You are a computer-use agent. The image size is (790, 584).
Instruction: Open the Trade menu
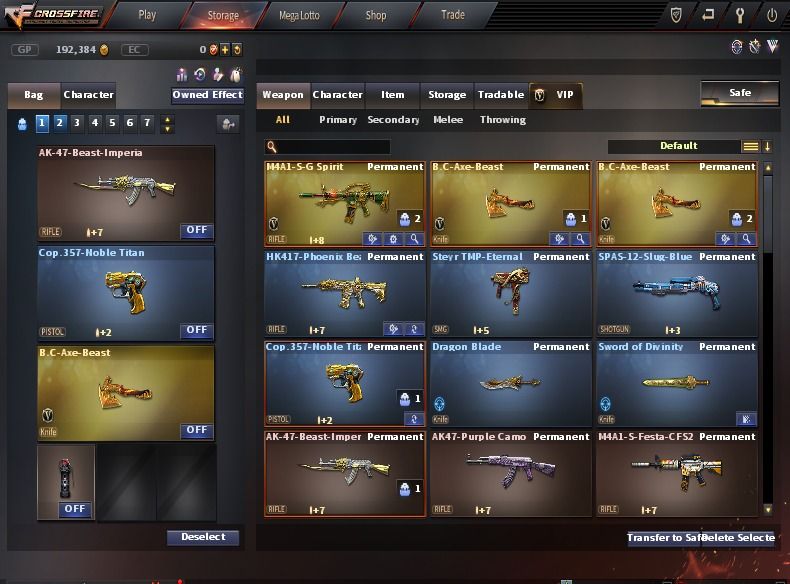click(x=453, y=15)
